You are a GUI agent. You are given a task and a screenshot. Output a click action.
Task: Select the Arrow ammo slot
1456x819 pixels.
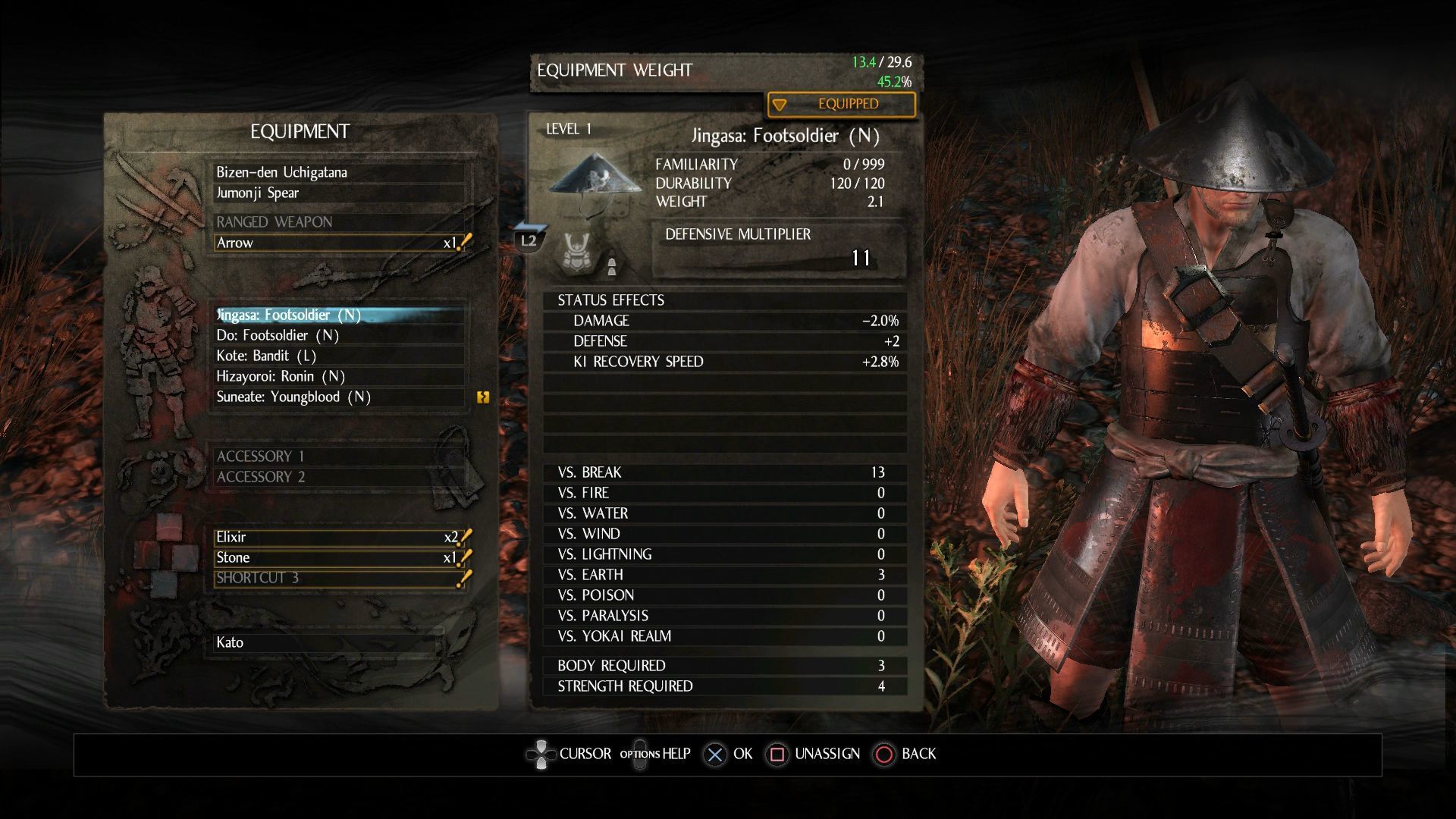pos(338,243)
